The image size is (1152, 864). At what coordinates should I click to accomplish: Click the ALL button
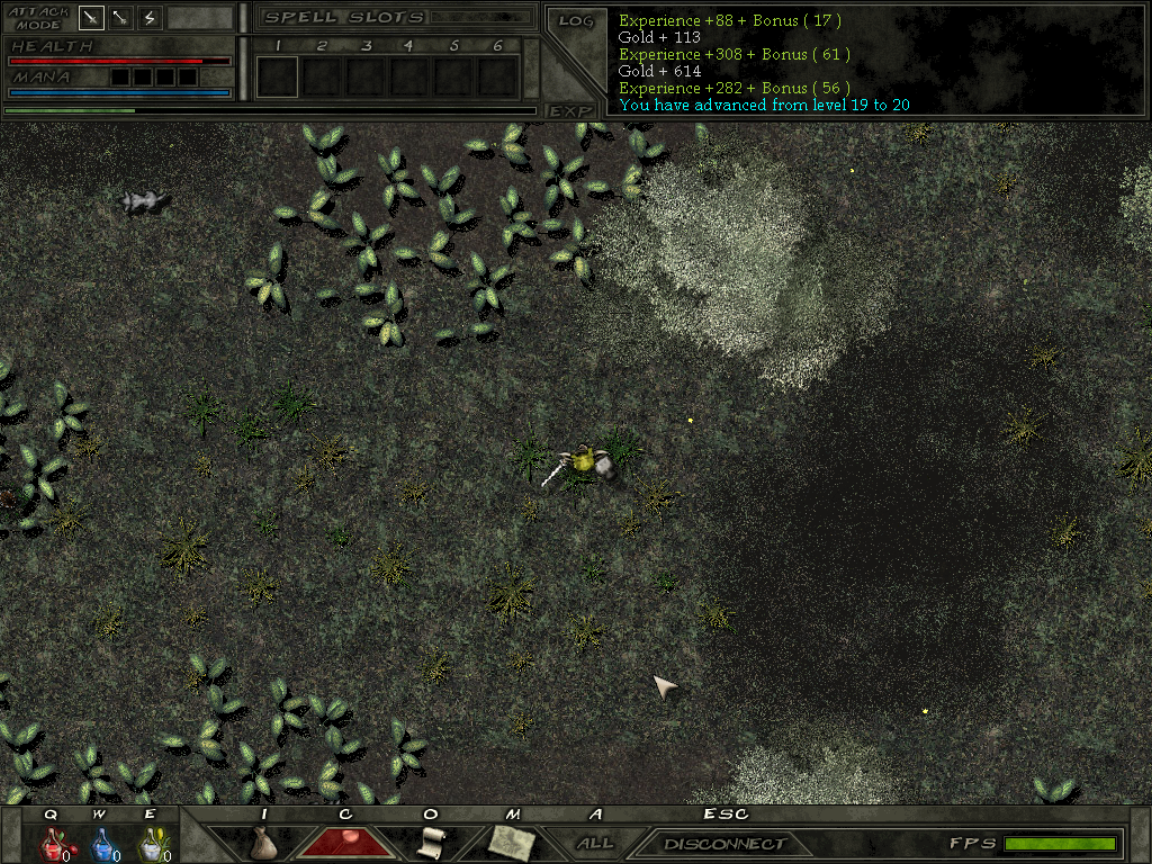(595, 843)
